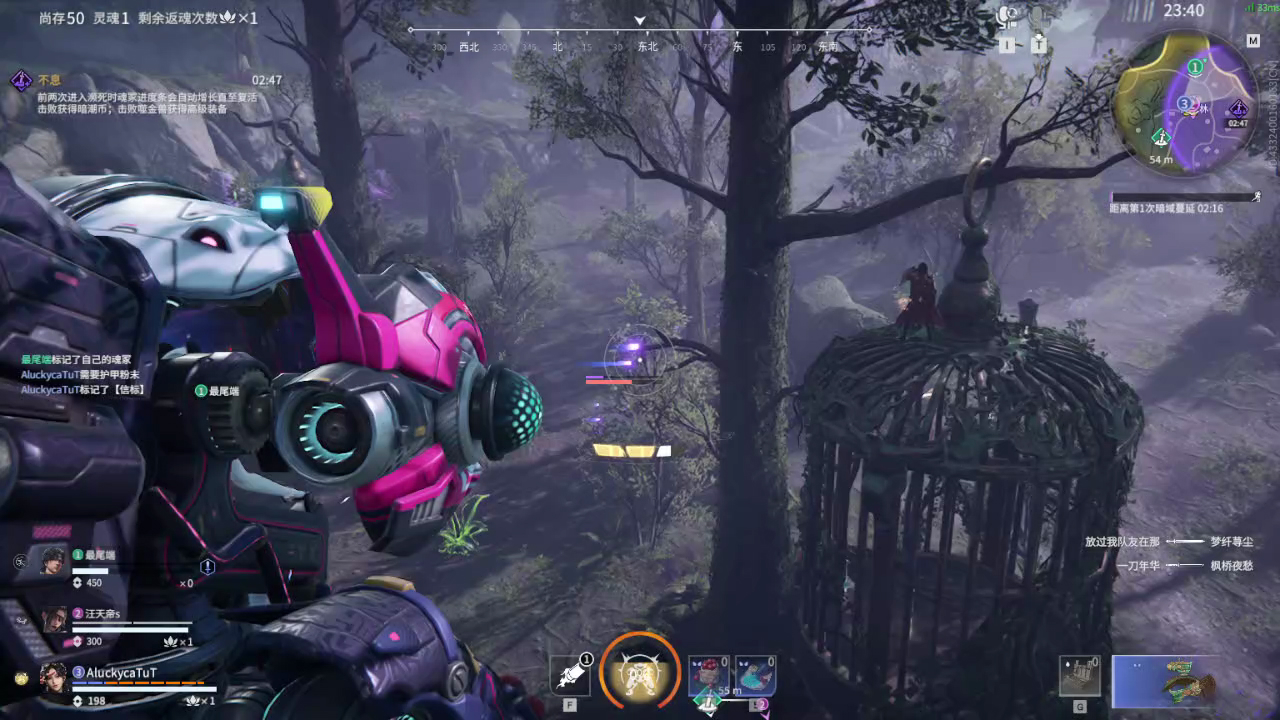
Task: Use the red flower consumable slot
Action: (x=708, y=675)
